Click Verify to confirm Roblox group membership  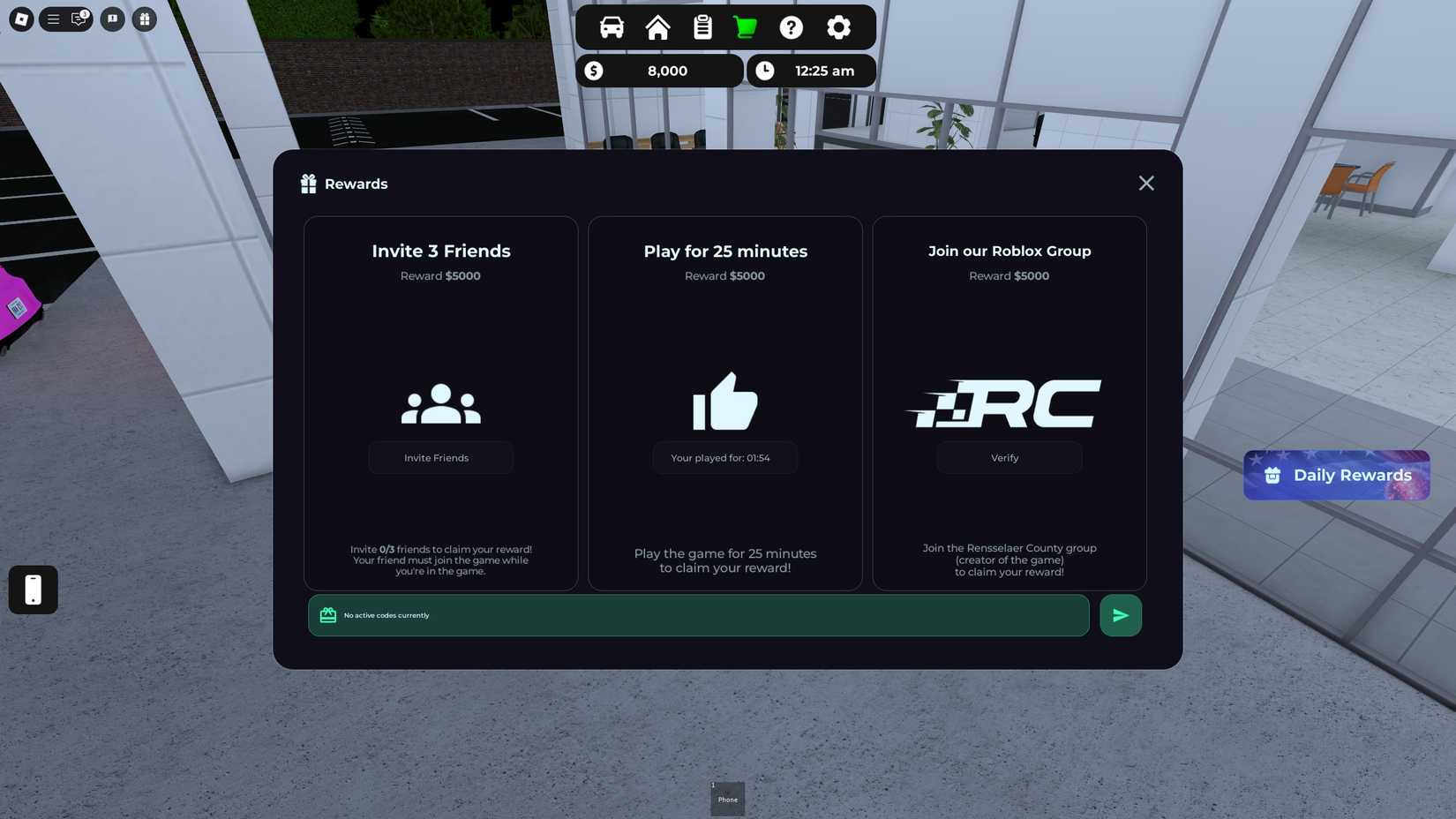[1008, 457]
